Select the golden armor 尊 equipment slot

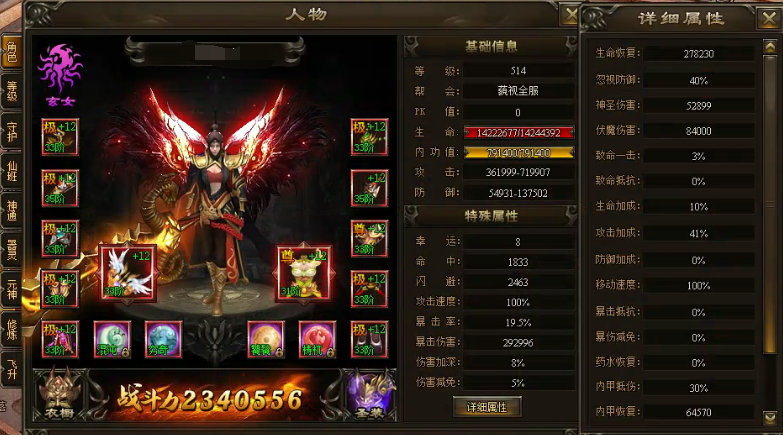(x=304, y=273)
